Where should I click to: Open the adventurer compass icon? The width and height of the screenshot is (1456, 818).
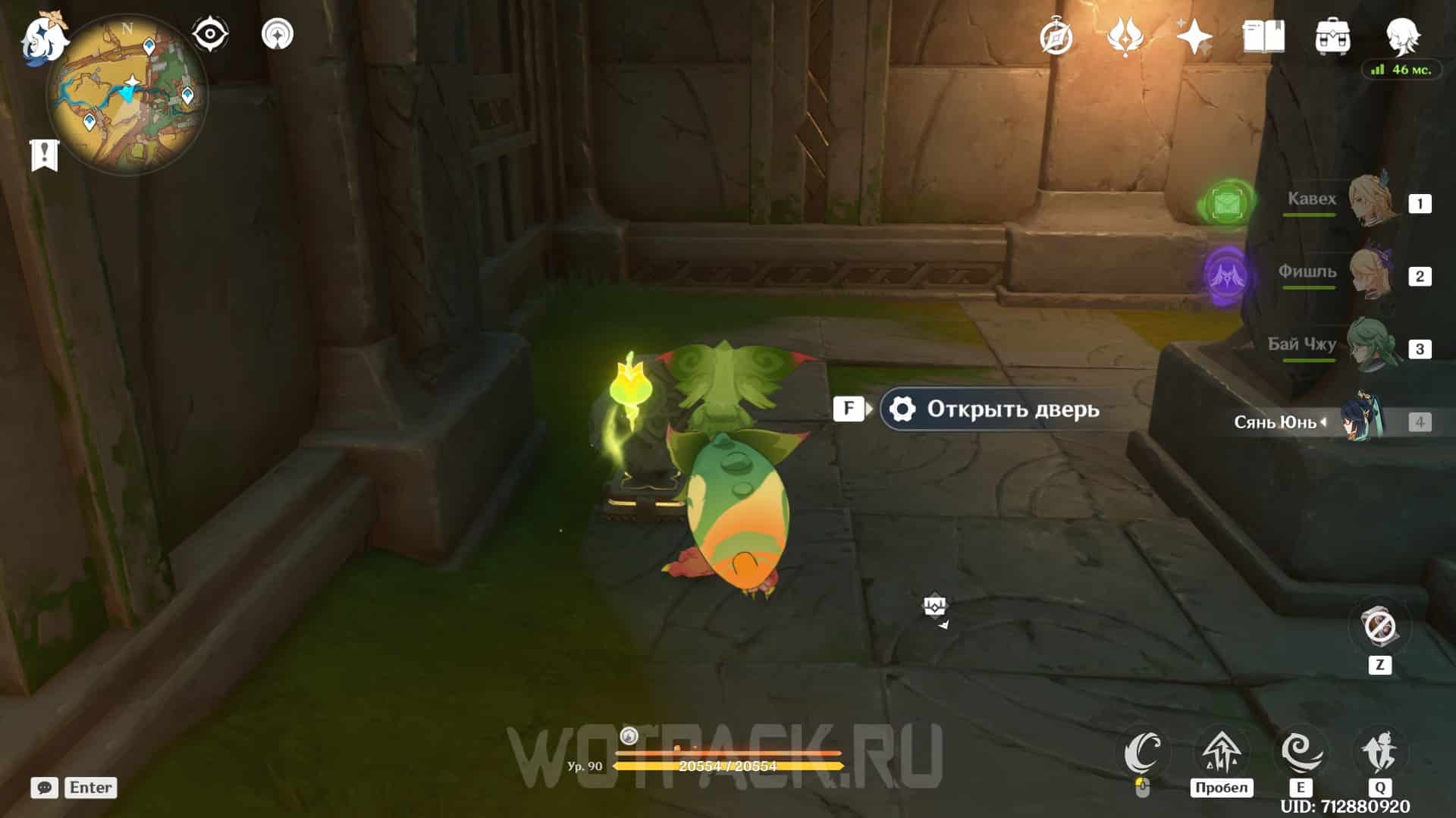(x=1056, y=36)
